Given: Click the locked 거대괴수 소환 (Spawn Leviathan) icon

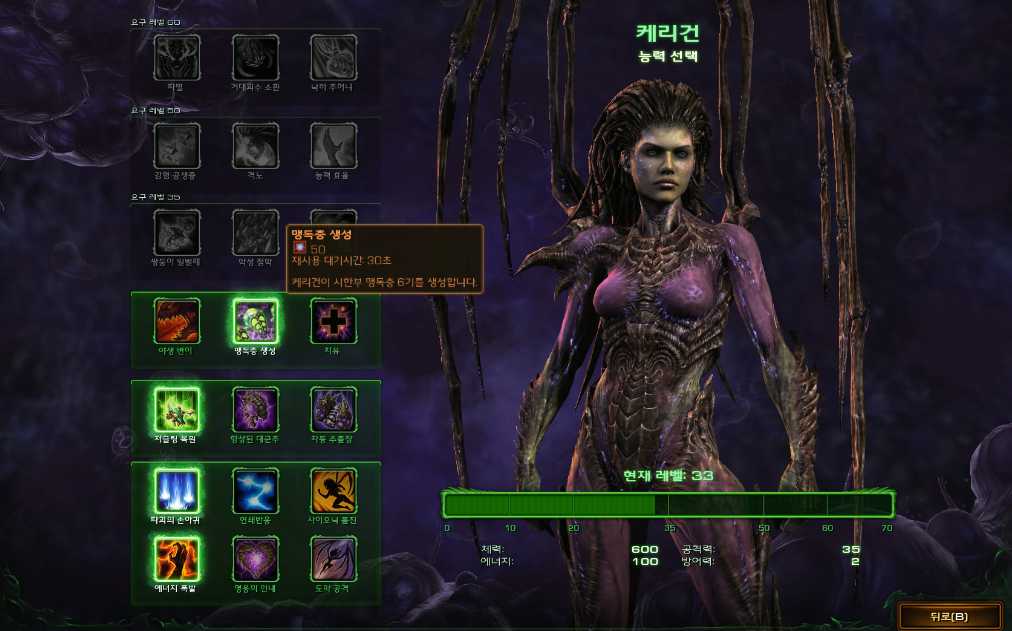Looking at the screenshot, I should (255, 58).
